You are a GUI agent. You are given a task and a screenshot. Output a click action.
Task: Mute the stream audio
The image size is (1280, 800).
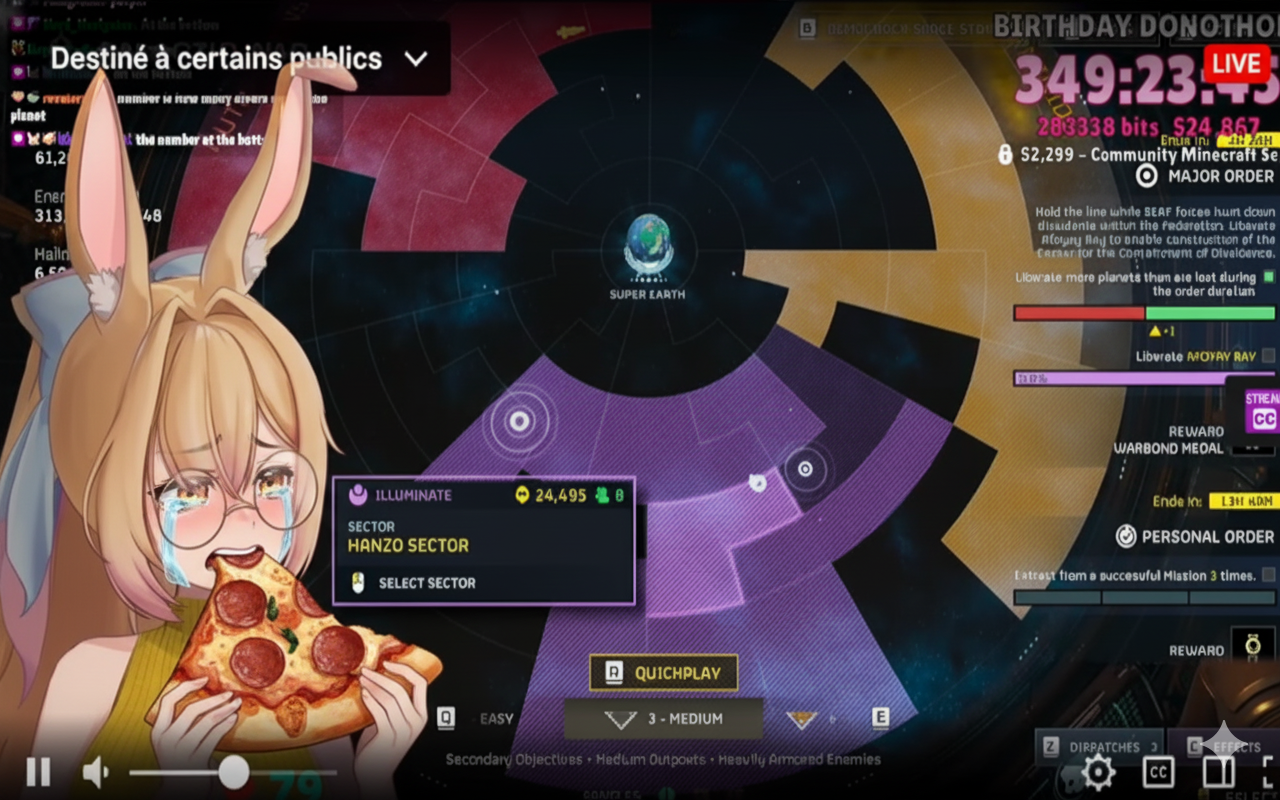pos(95,772)
